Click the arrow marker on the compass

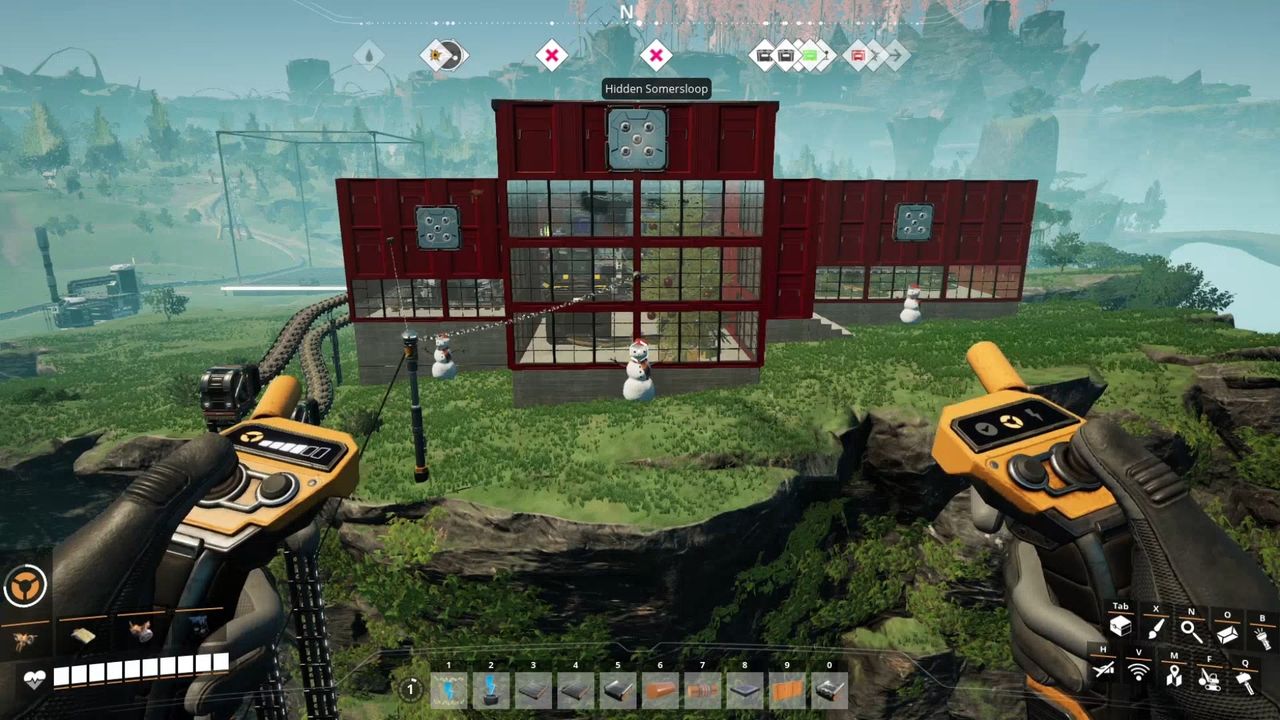point(898,55)
